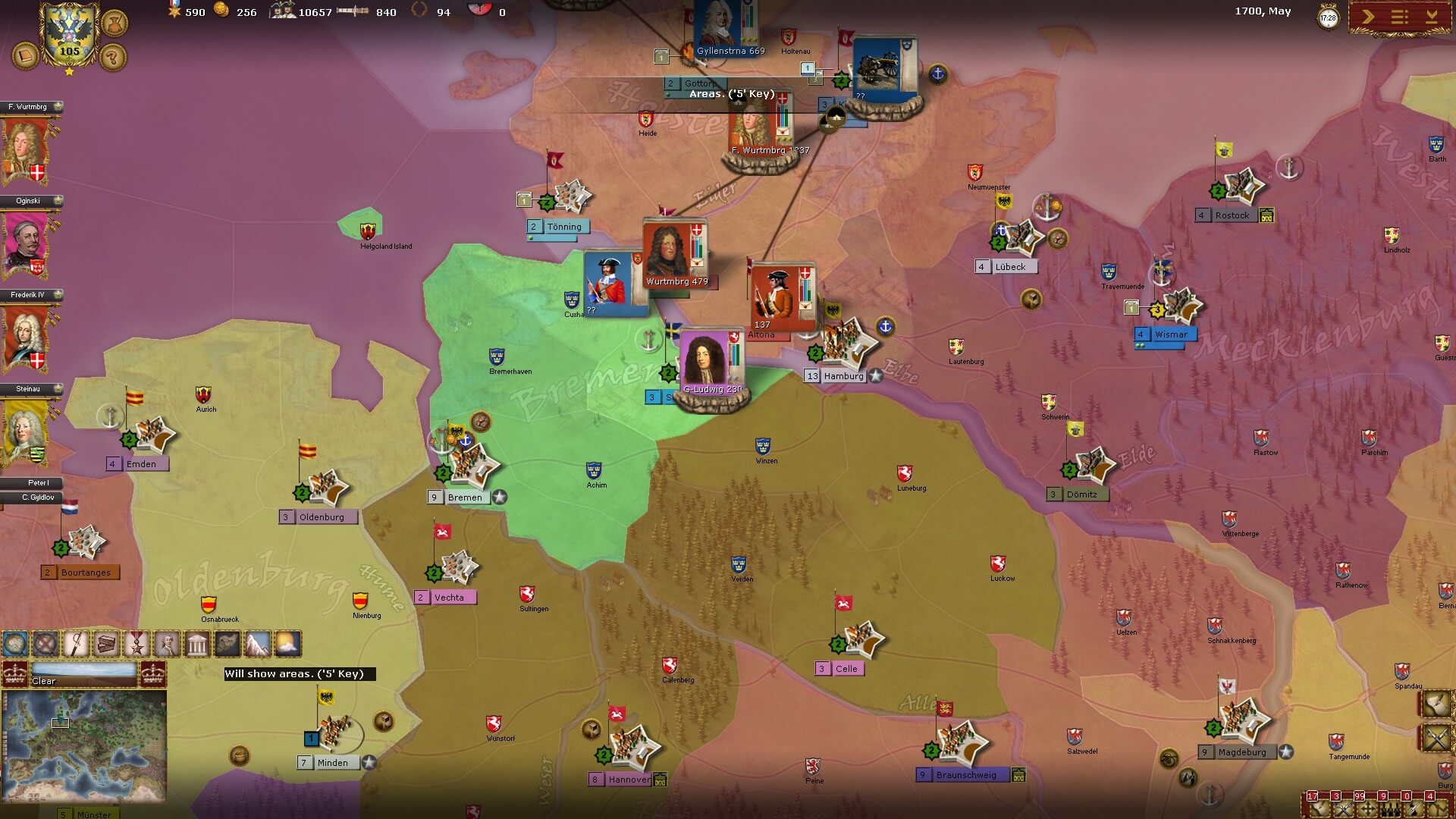Select the C. Gyldlov leader tab

(34, 497)
